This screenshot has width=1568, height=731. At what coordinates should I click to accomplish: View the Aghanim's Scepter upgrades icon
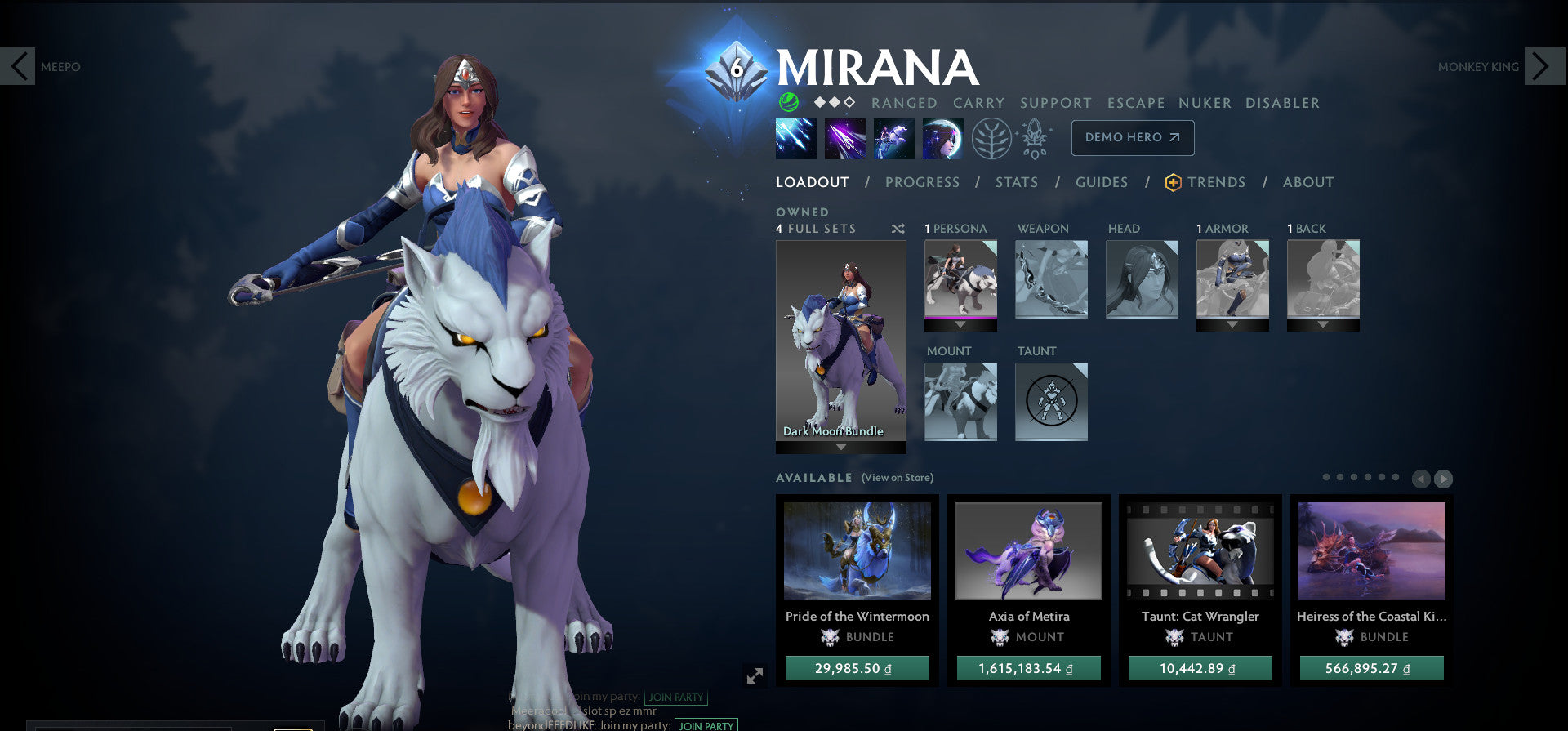[x=1034, y=138]
